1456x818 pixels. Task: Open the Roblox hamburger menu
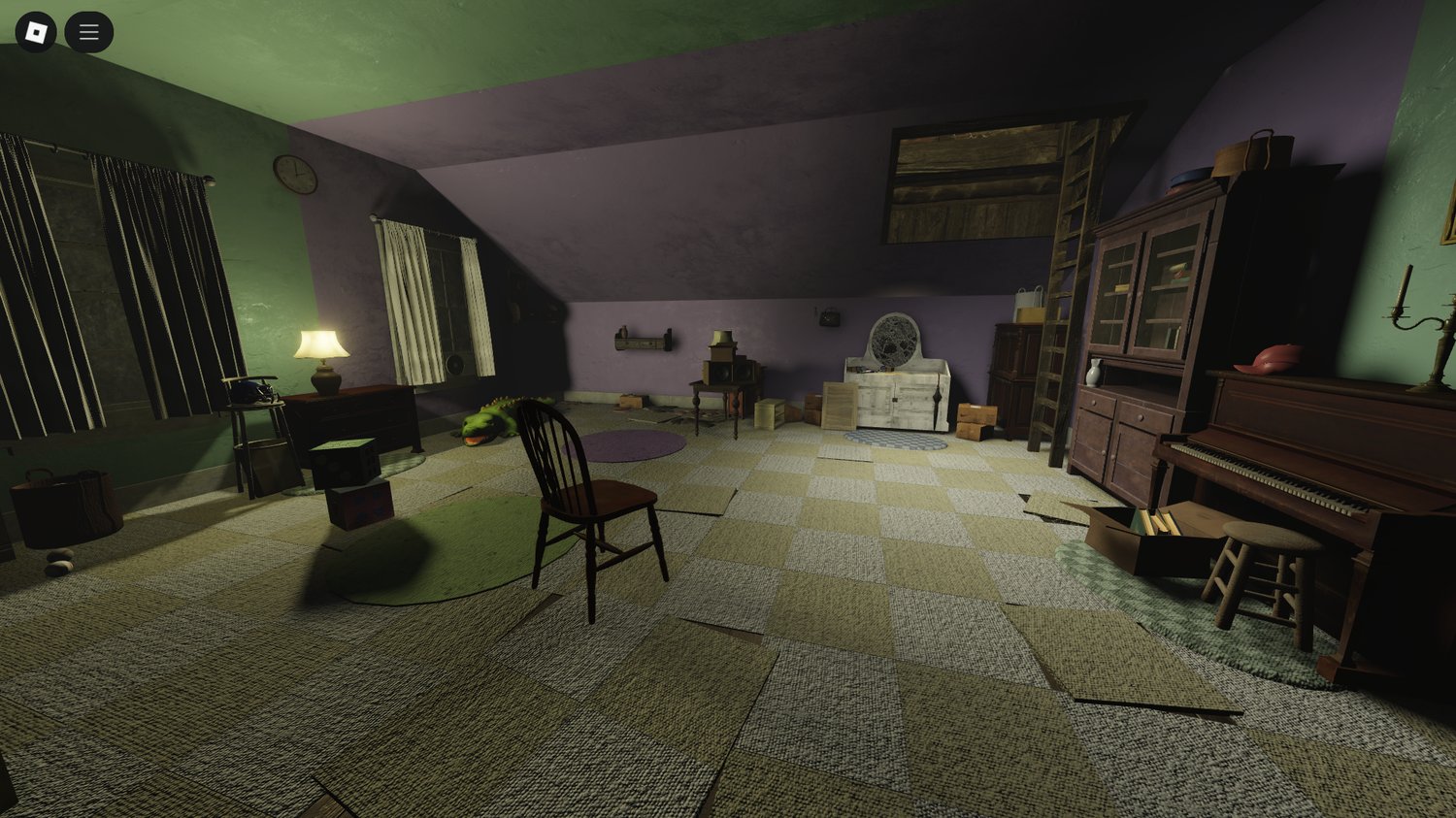[x=88, y=31]
